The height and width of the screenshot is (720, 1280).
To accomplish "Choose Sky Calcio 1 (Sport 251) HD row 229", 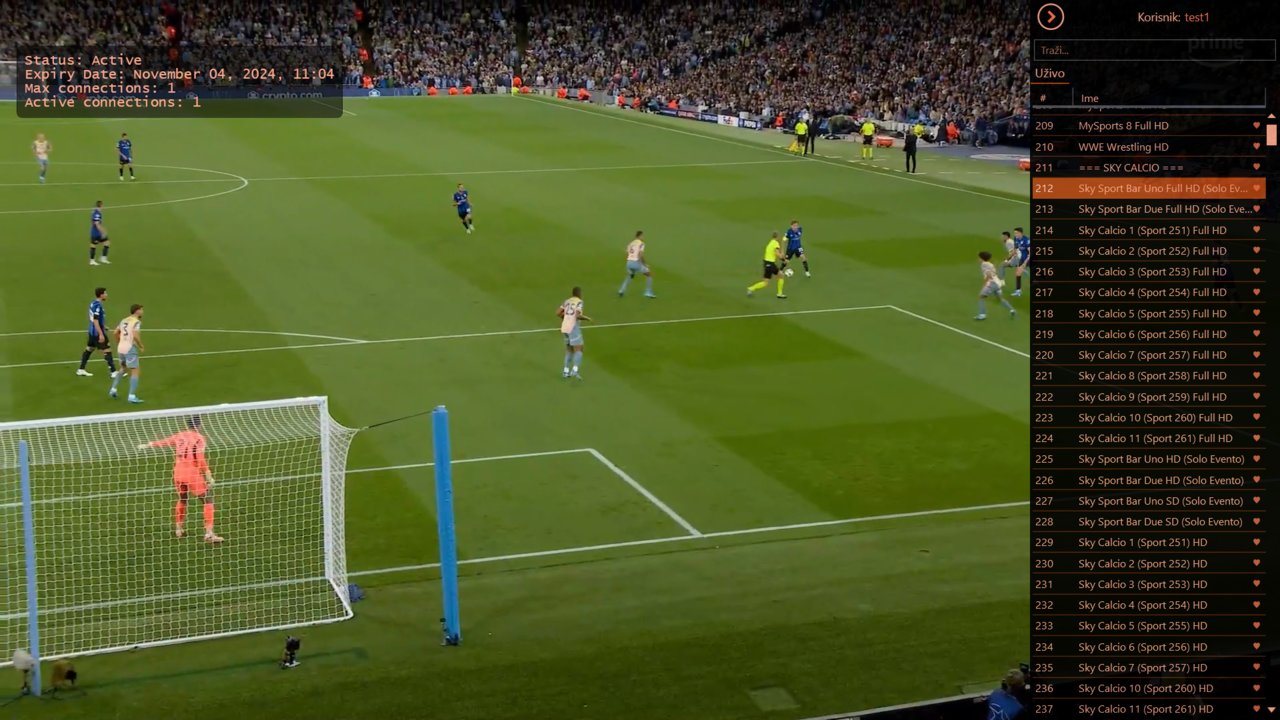I will click(1142, 543).
